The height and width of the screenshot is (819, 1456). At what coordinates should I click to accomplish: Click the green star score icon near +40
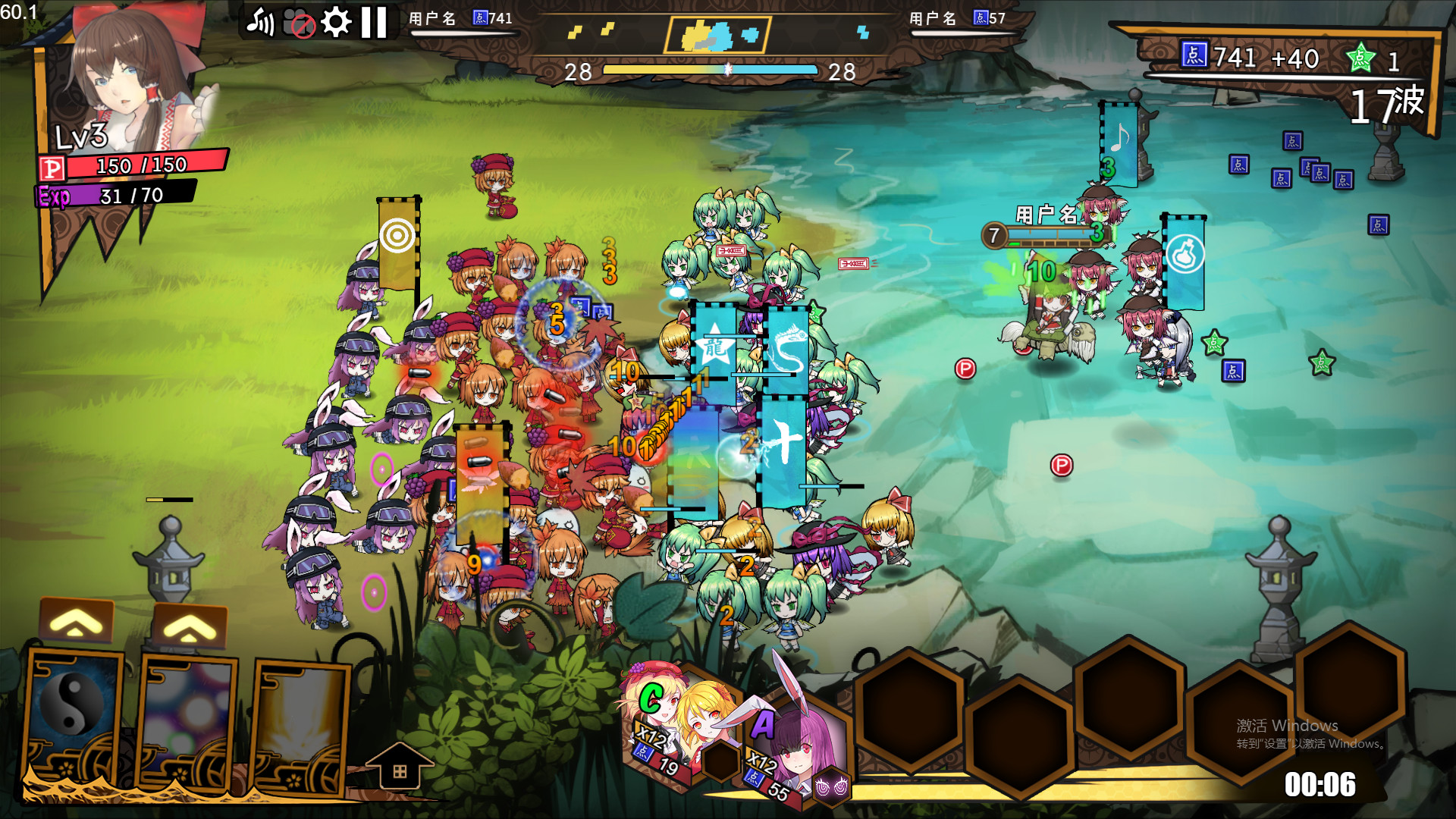coord(1361,58)
